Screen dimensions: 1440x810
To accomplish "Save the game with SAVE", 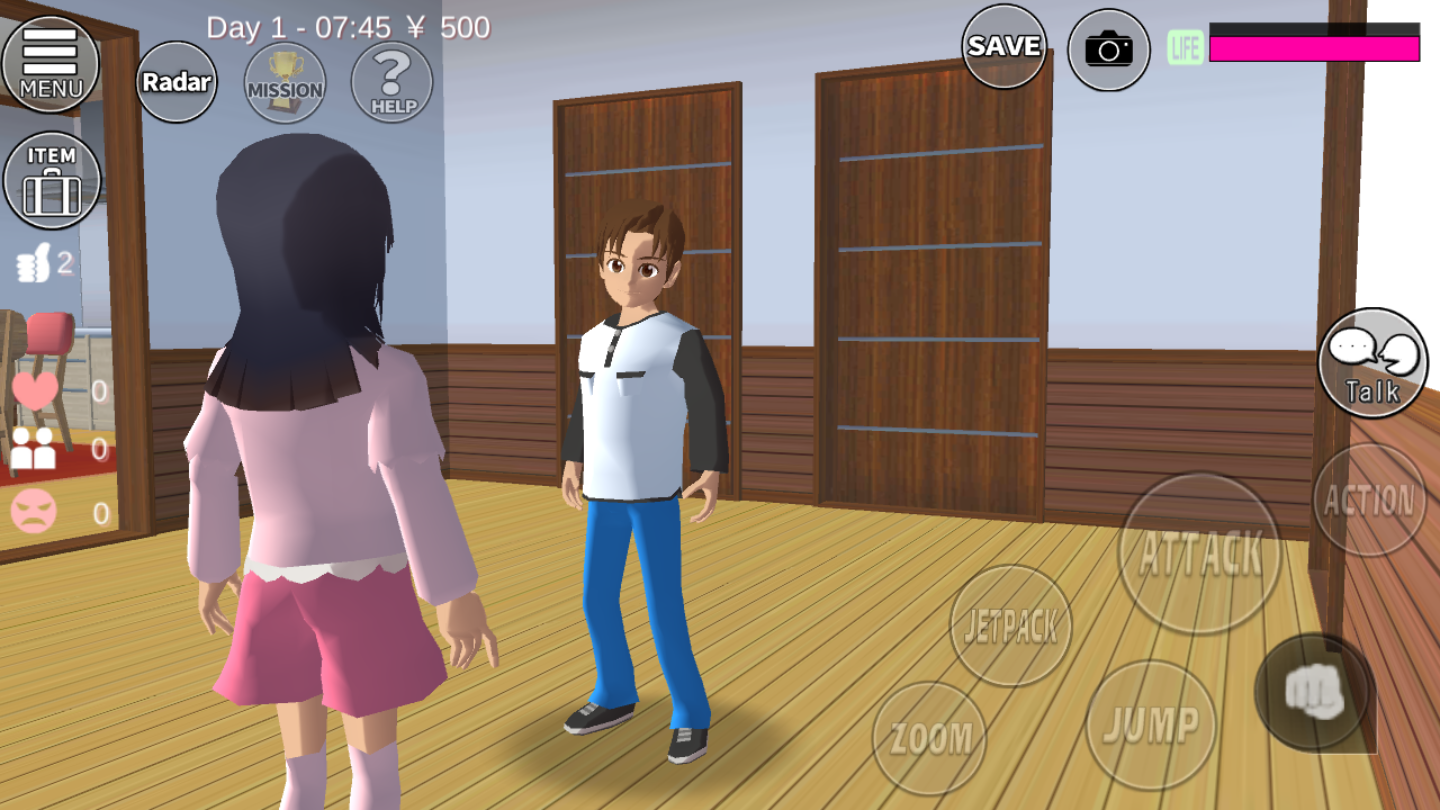I will pos(1004,46).
